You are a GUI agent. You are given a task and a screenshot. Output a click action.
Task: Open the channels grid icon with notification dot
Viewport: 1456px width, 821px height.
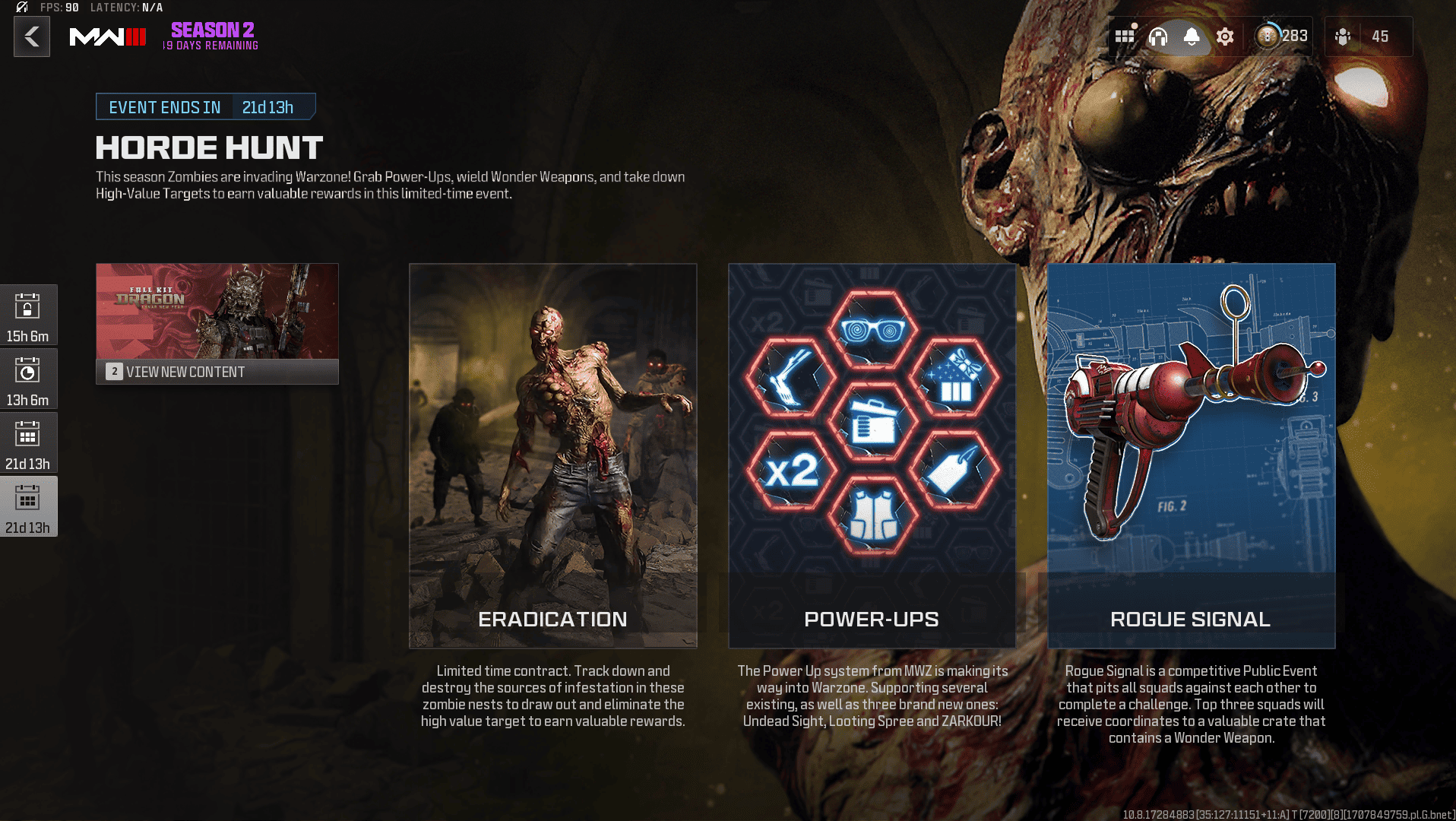coord(1125,36)
